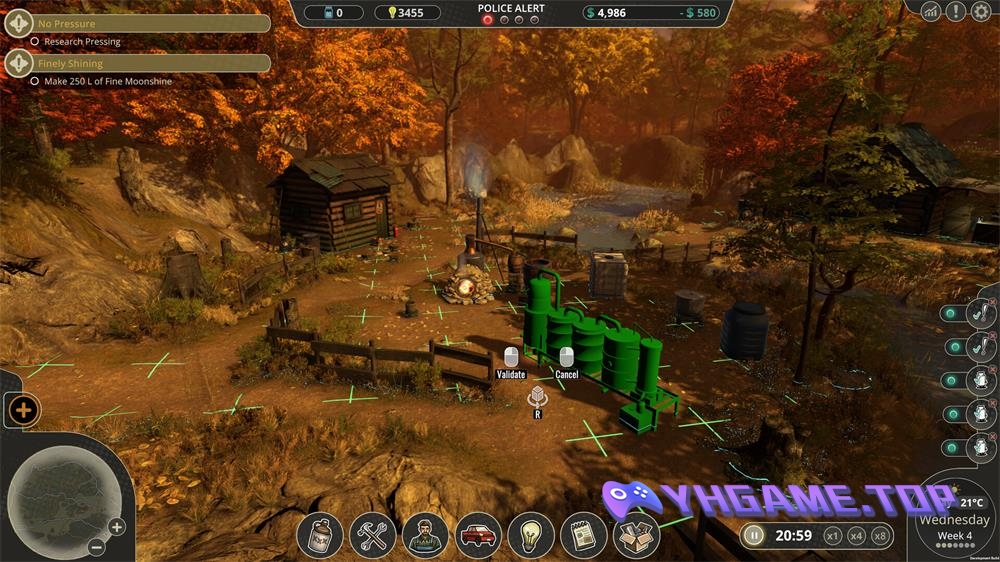Open the workers portrait menu

coord(425,535)
